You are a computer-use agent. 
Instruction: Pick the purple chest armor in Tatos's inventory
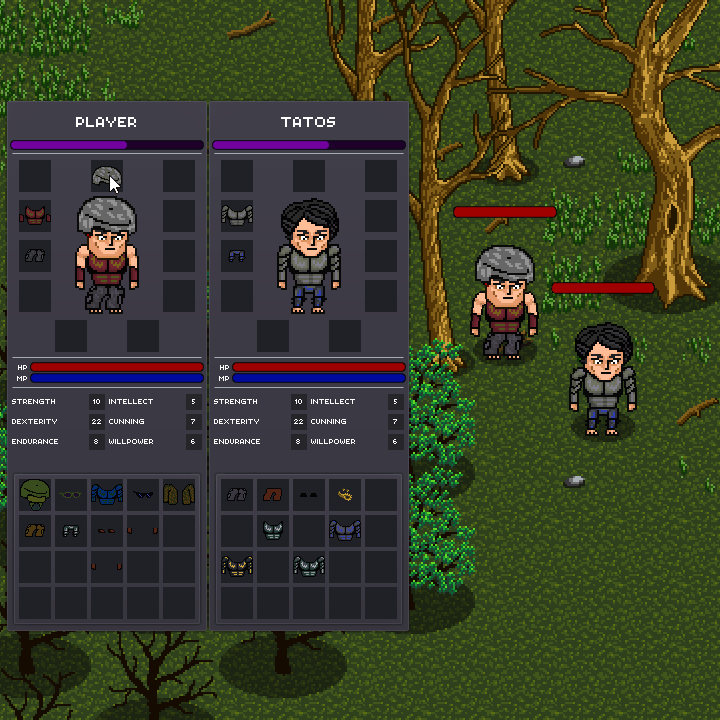click(345, 530)
